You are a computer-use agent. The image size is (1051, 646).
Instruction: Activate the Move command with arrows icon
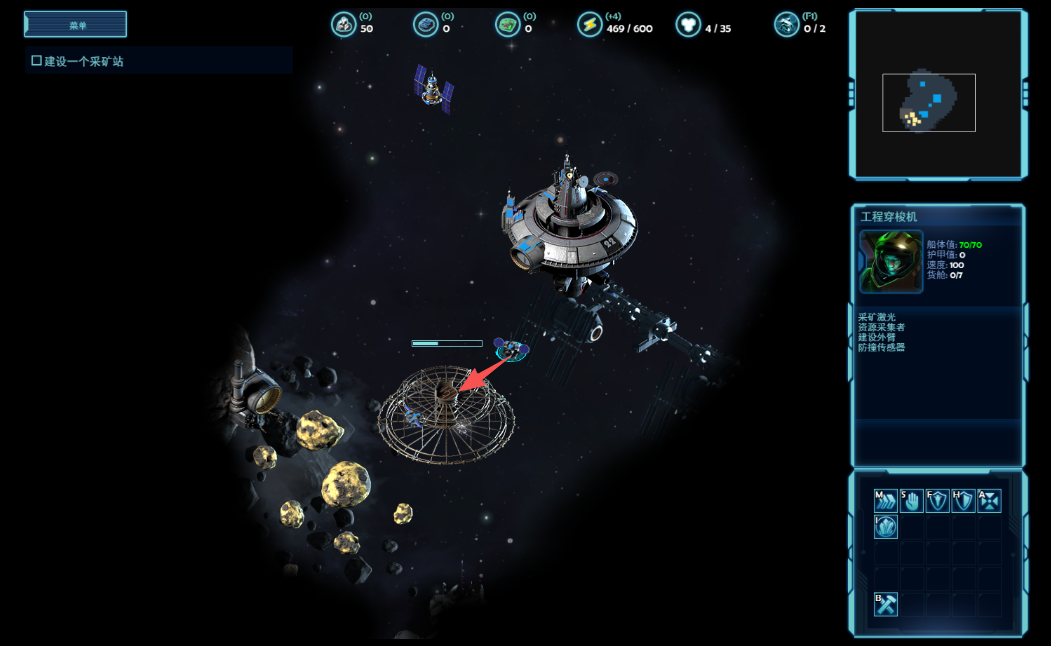(886, 500)
